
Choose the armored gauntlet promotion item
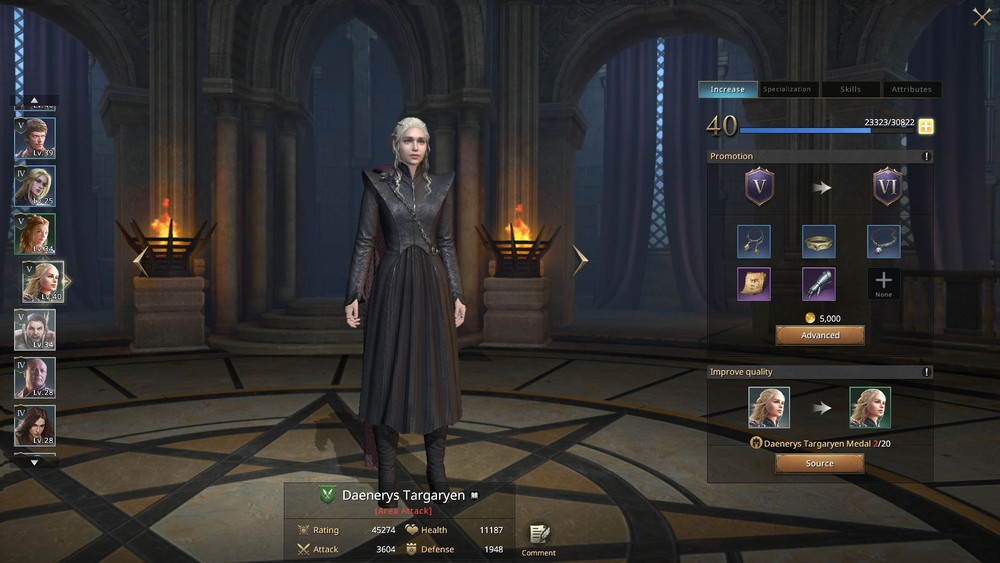tap(818, 284)
